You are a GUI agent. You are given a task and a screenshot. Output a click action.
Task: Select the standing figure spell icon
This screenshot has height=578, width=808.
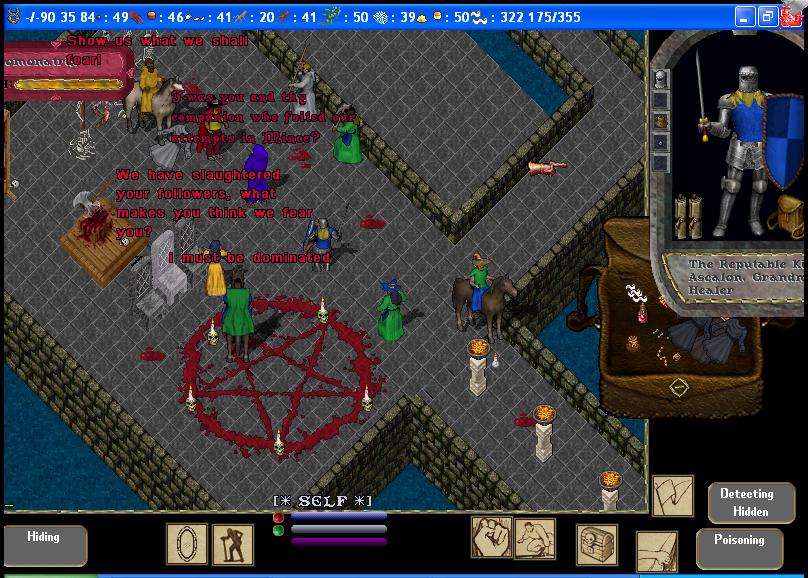pyautogui.click(x=233, y=544)
